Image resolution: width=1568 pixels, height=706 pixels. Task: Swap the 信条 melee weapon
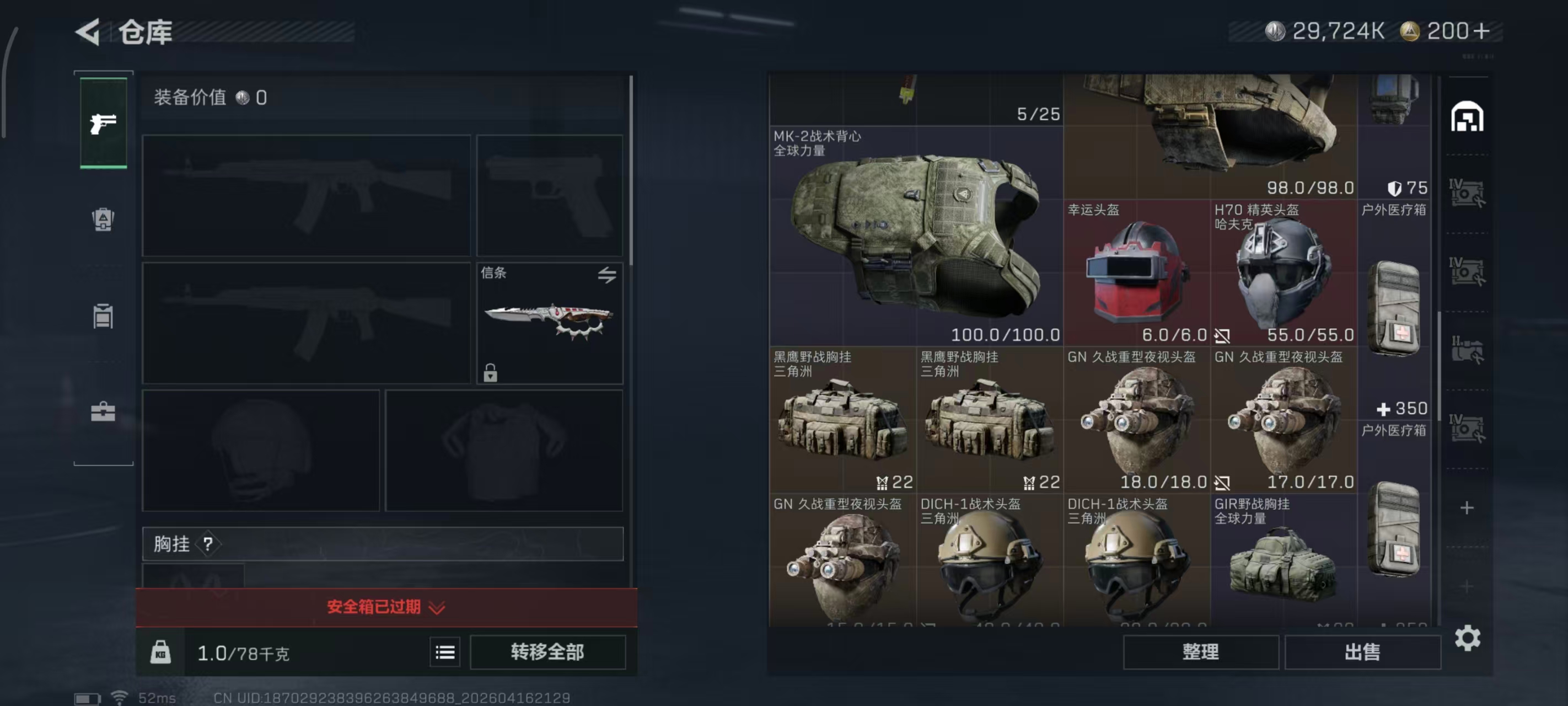606,275
